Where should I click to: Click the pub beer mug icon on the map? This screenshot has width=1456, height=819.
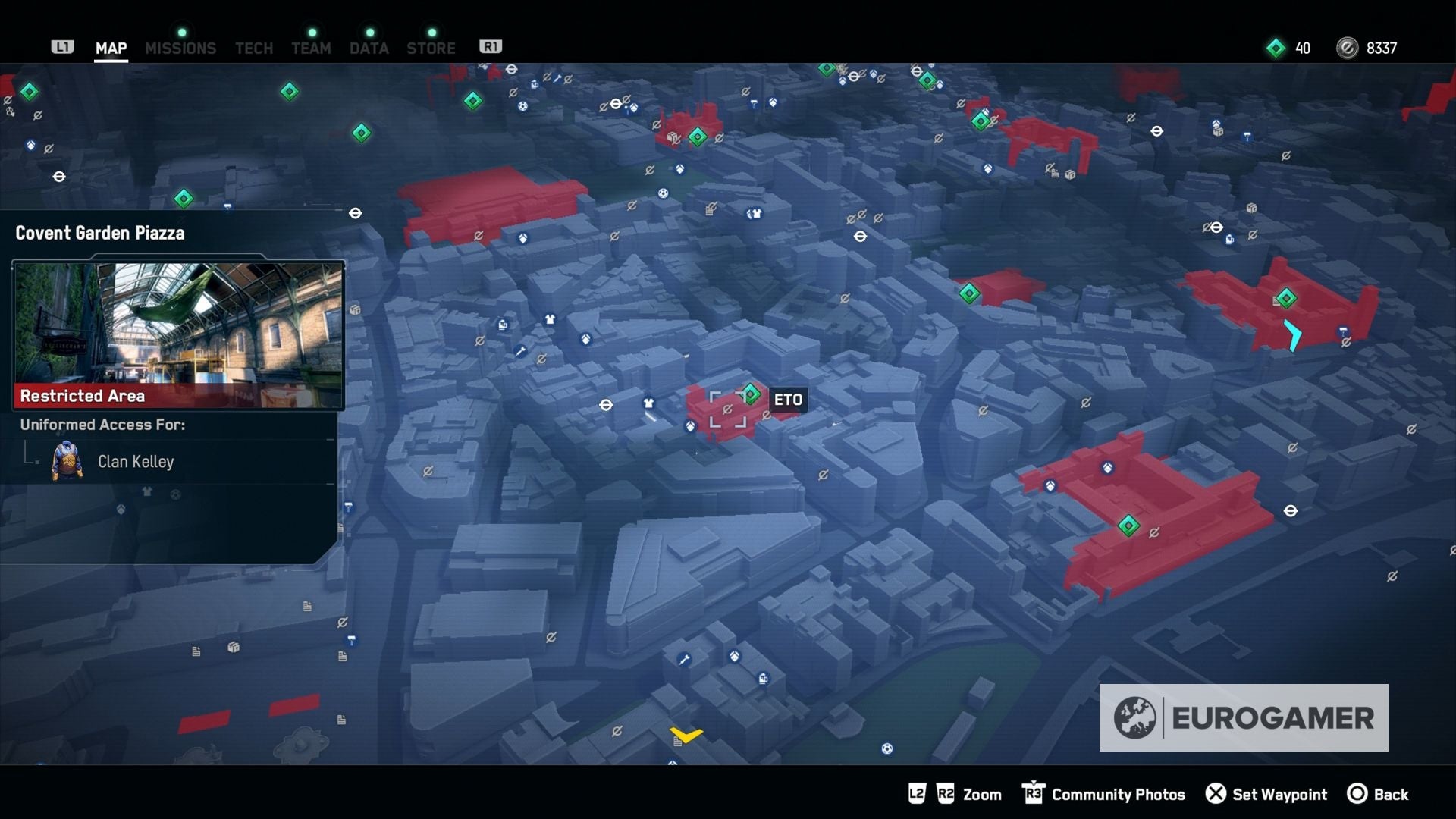[503, 325]
